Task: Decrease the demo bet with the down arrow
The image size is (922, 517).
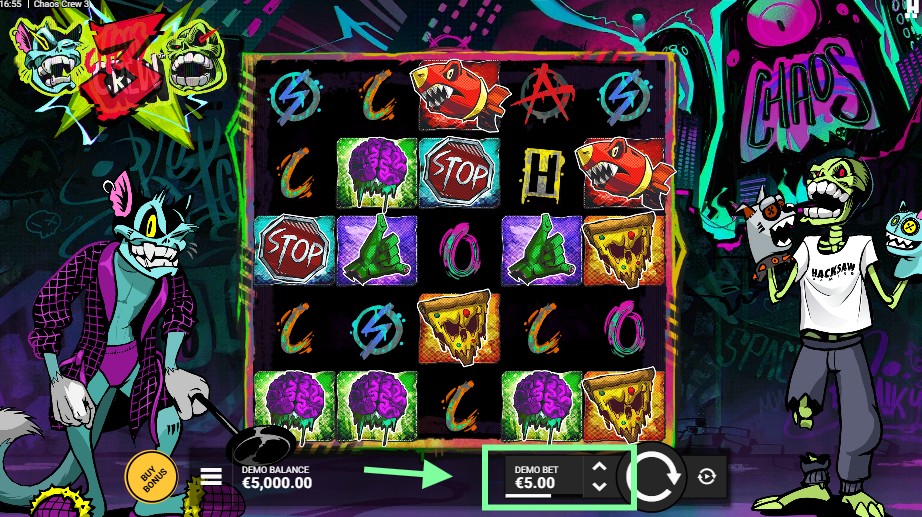Action: tap(598, 486)
